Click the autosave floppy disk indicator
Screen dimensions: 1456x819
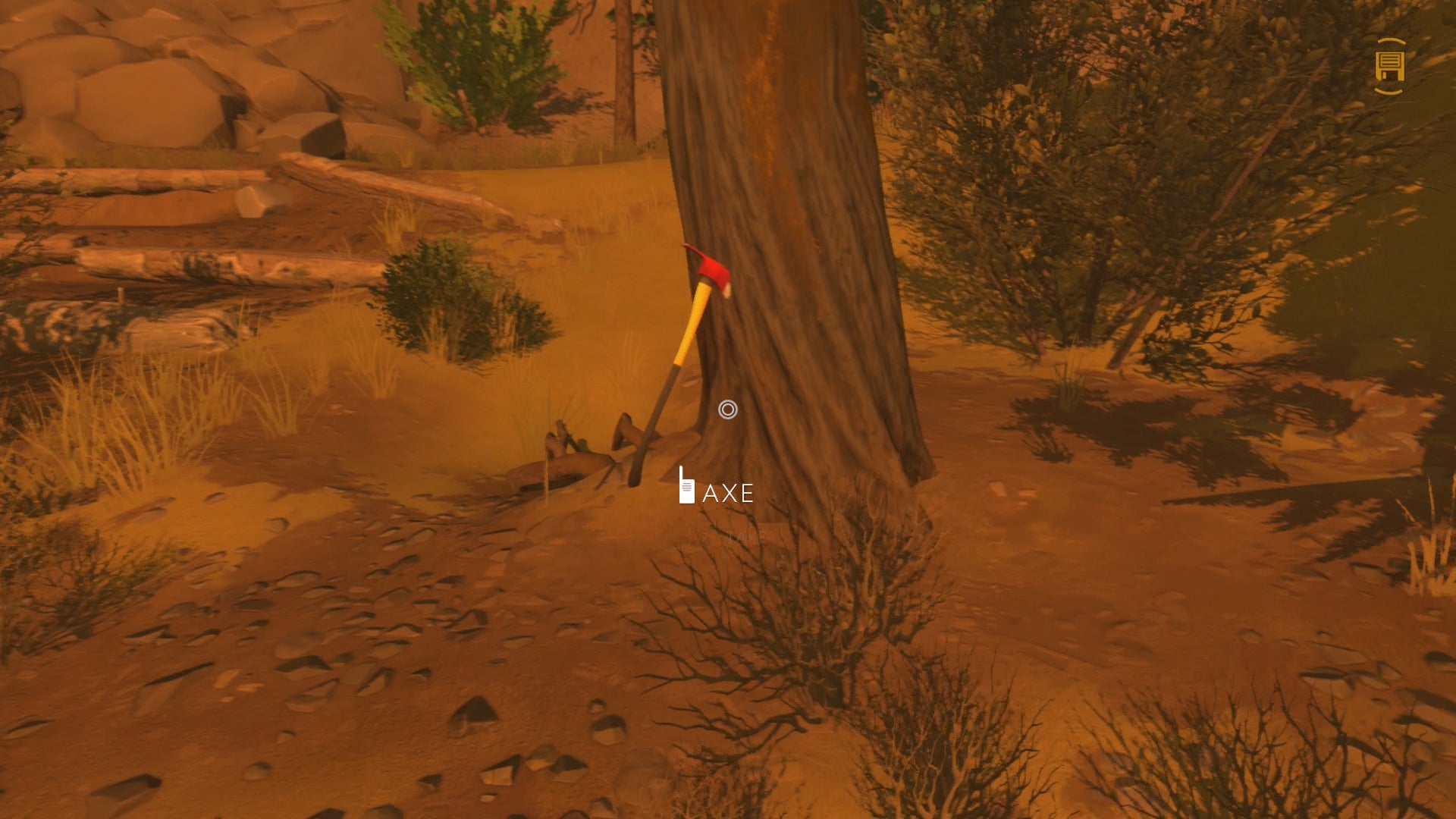click(1391, 67)
